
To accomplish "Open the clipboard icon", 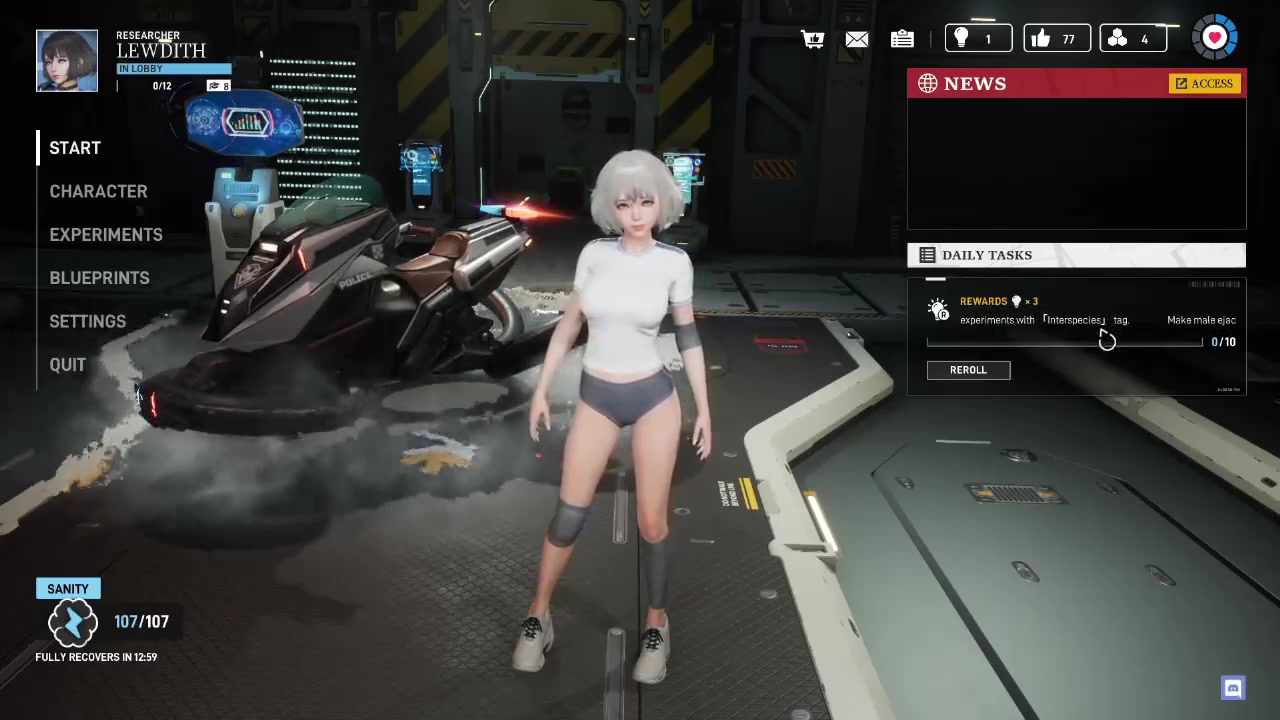I will pos(902,39).
